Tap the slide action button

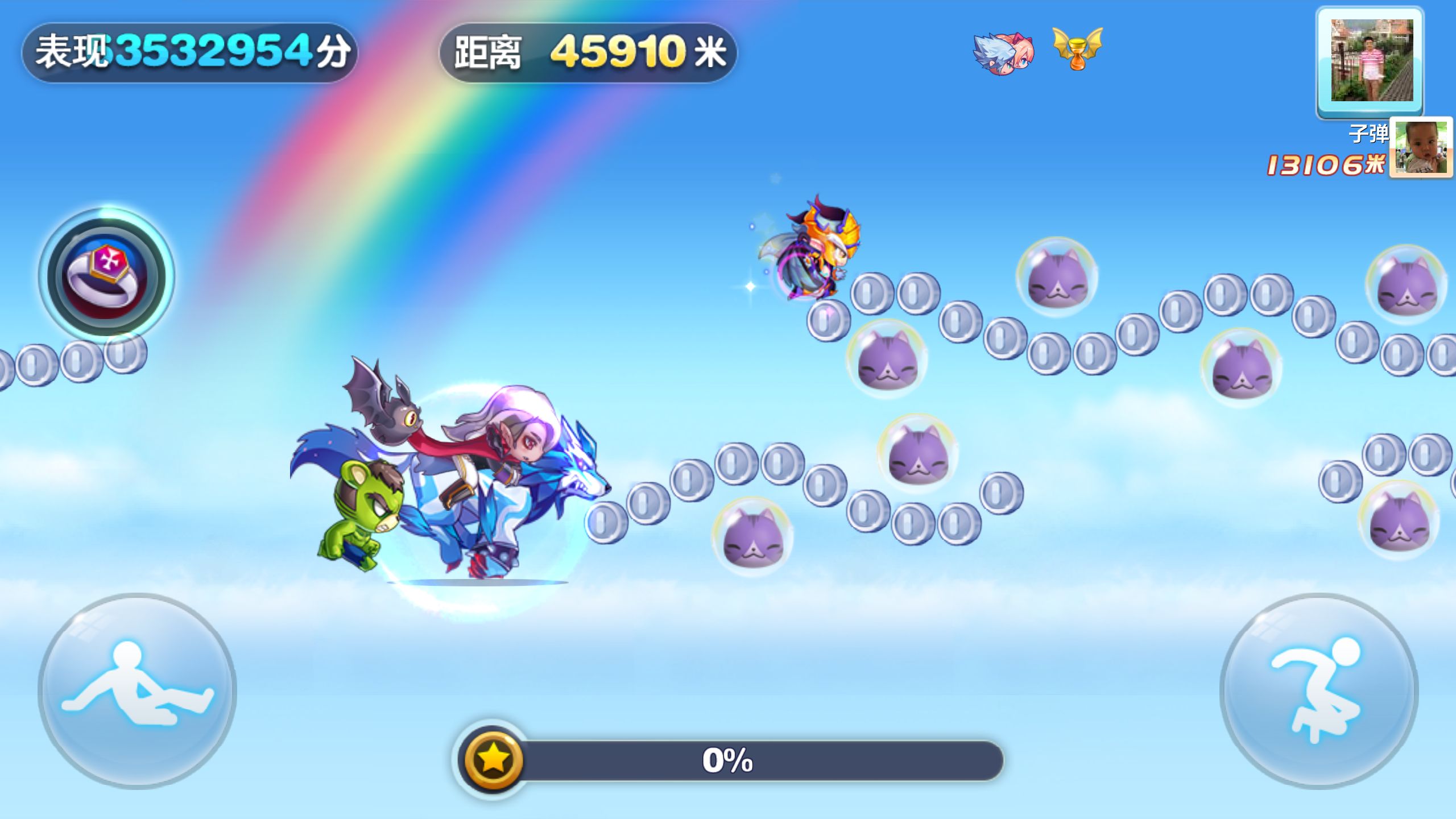137,690
